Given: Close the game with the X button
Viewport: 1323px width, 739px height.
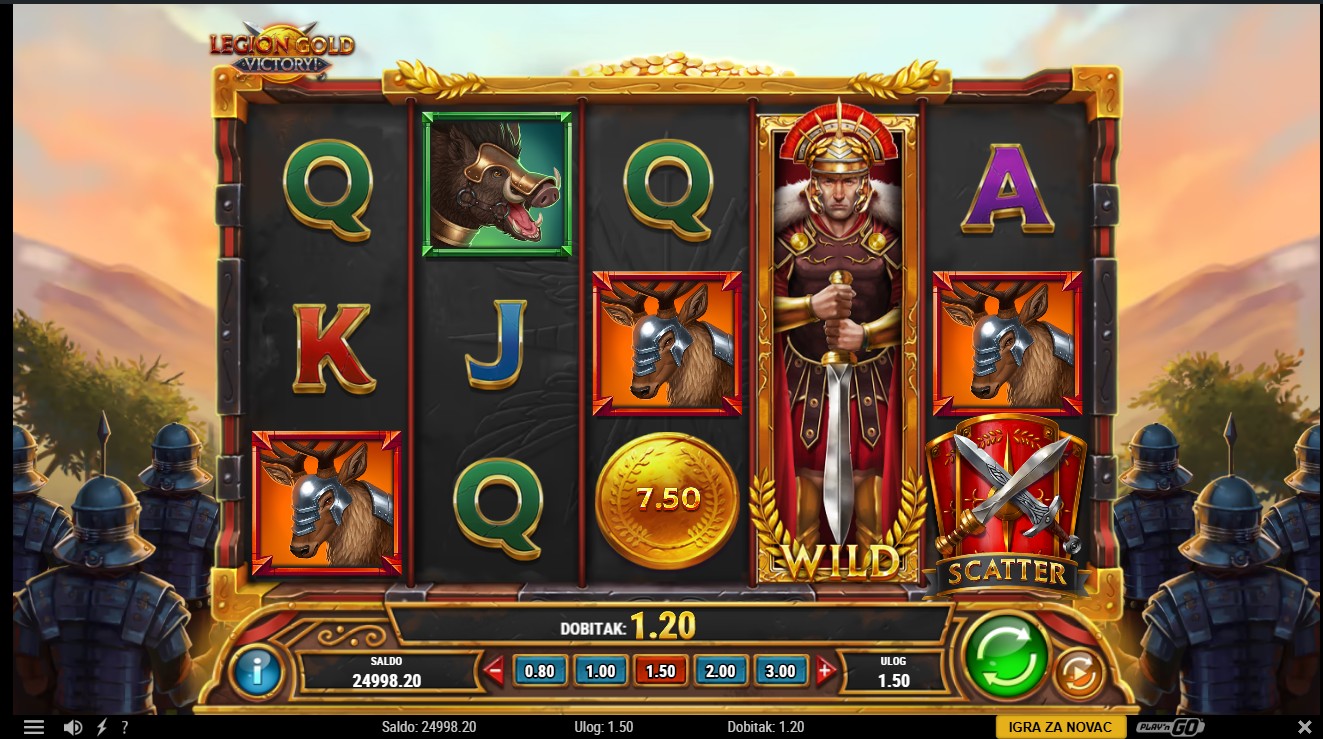Looking at the screenshot, I should point(1304,727).
